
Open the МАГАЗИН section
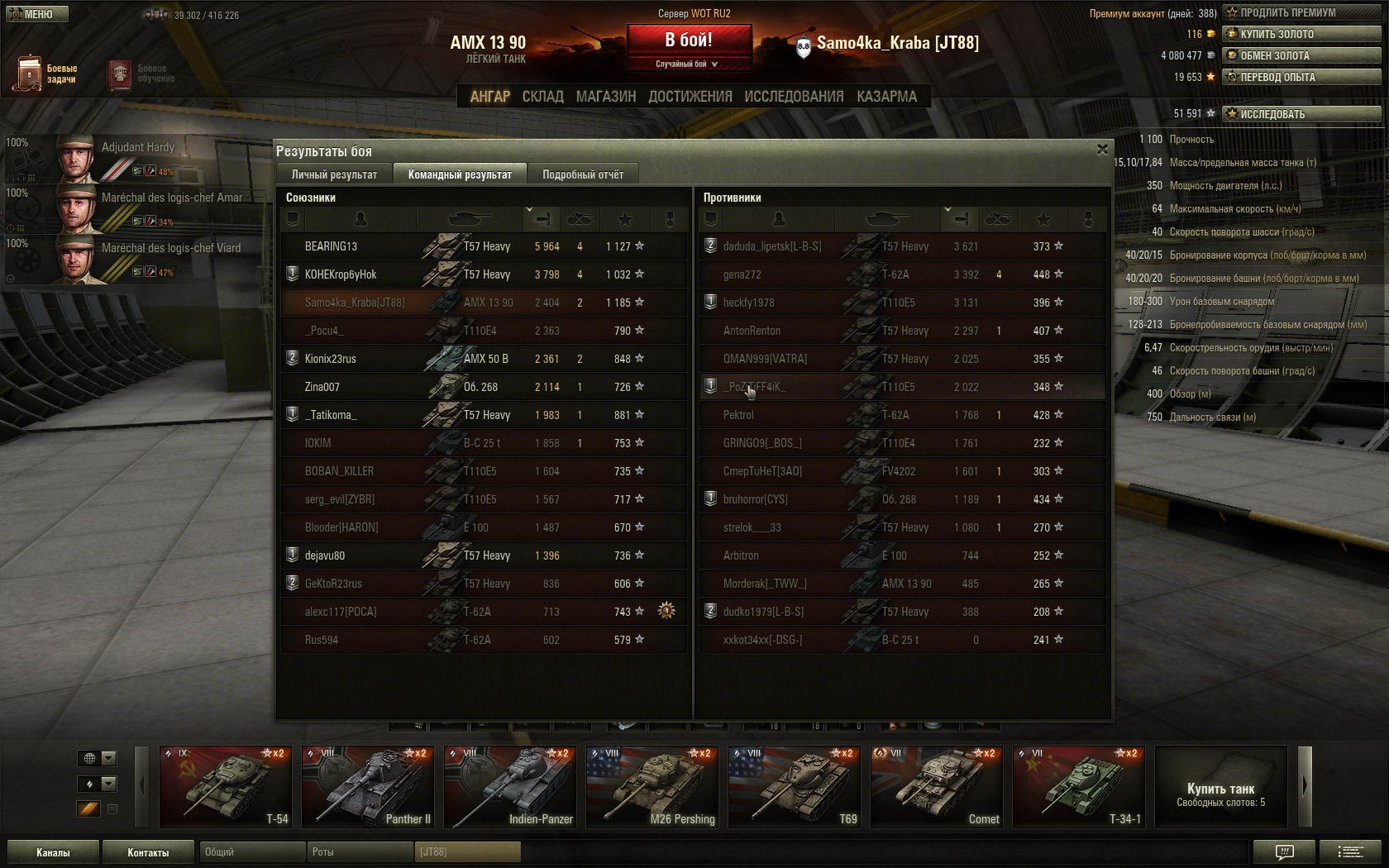[606, 97]
